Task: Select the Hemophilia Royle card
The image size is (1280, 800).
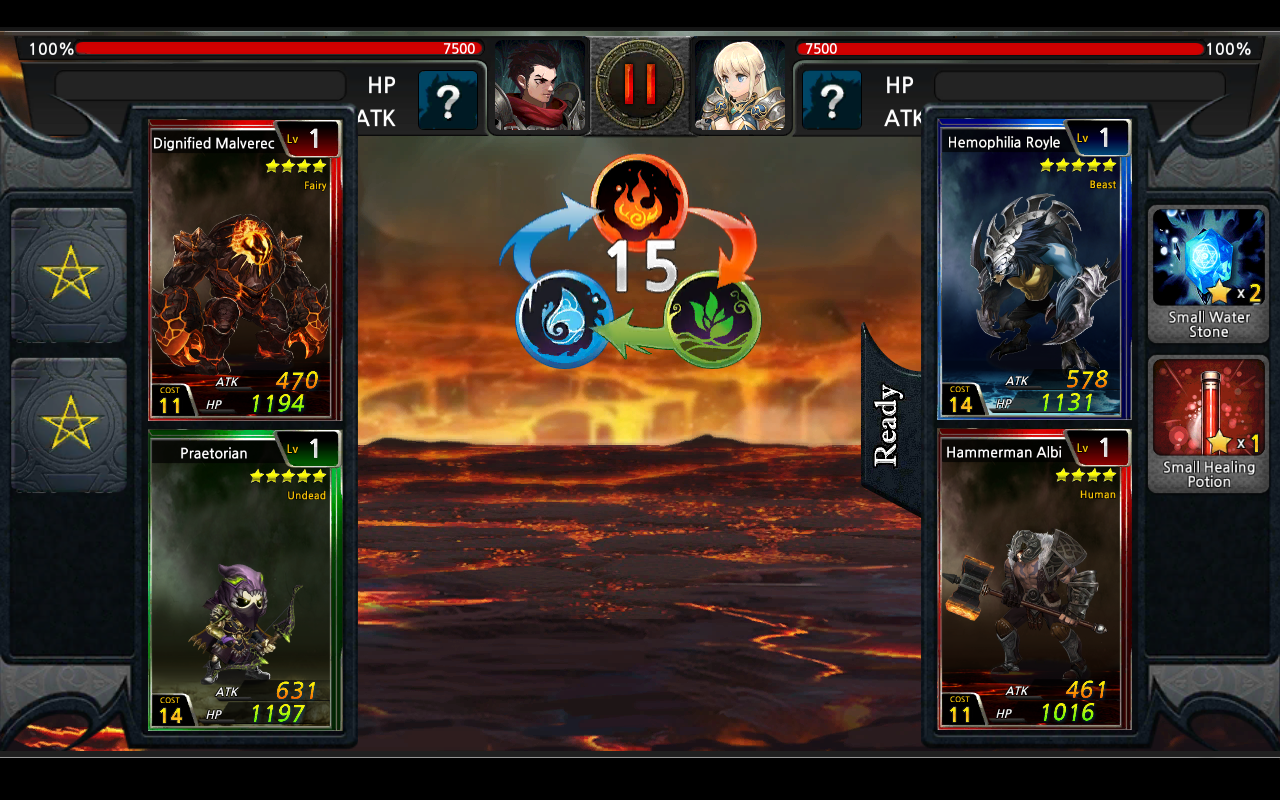Action: [x=1035, y=270]
